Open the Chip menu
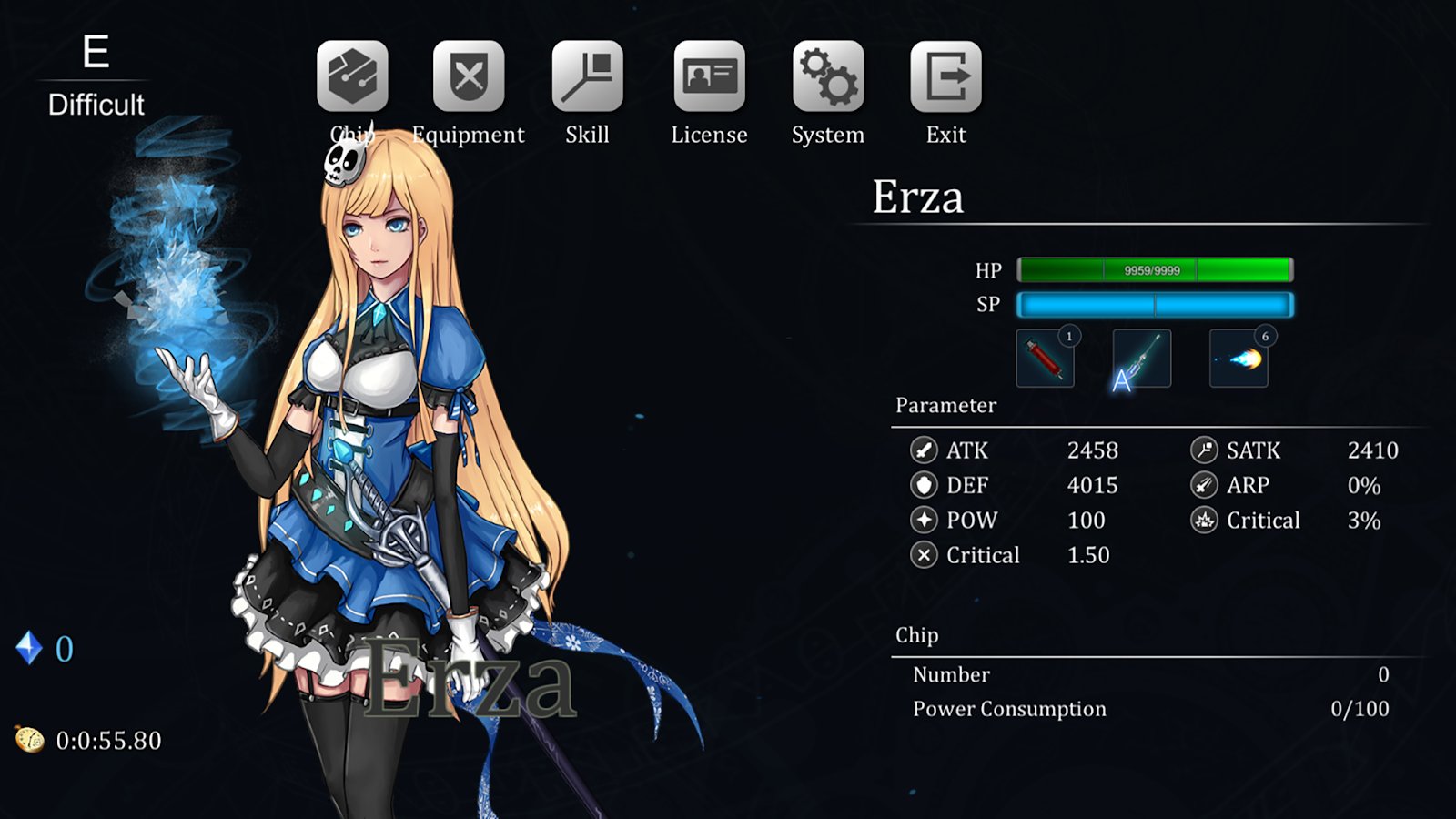Viewport: 1456px width, 819px height. point(352,76)
